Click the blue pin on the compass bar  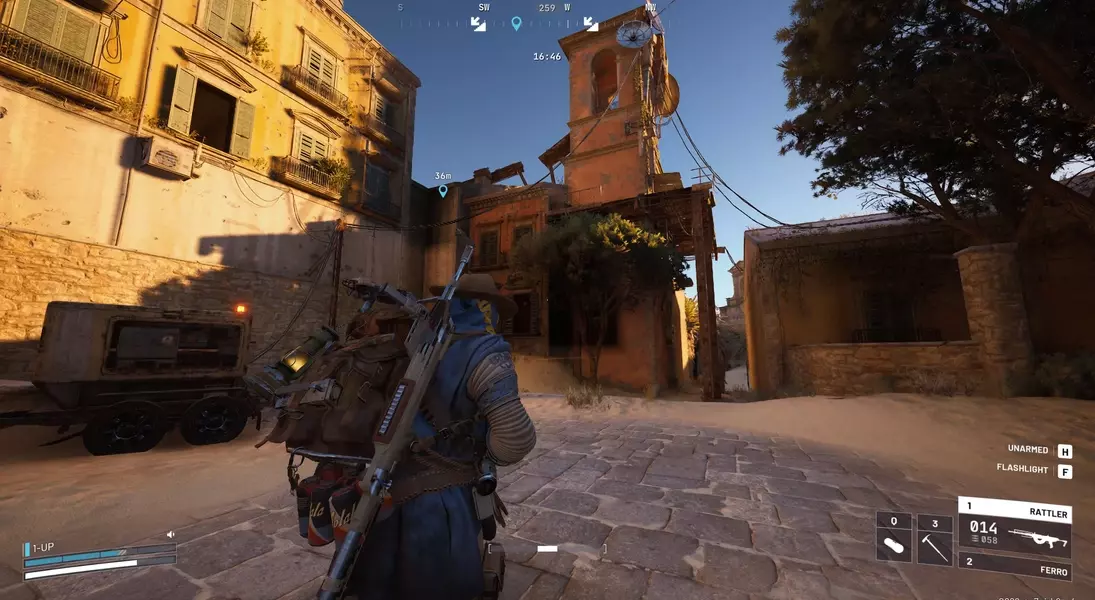(516, 23)
